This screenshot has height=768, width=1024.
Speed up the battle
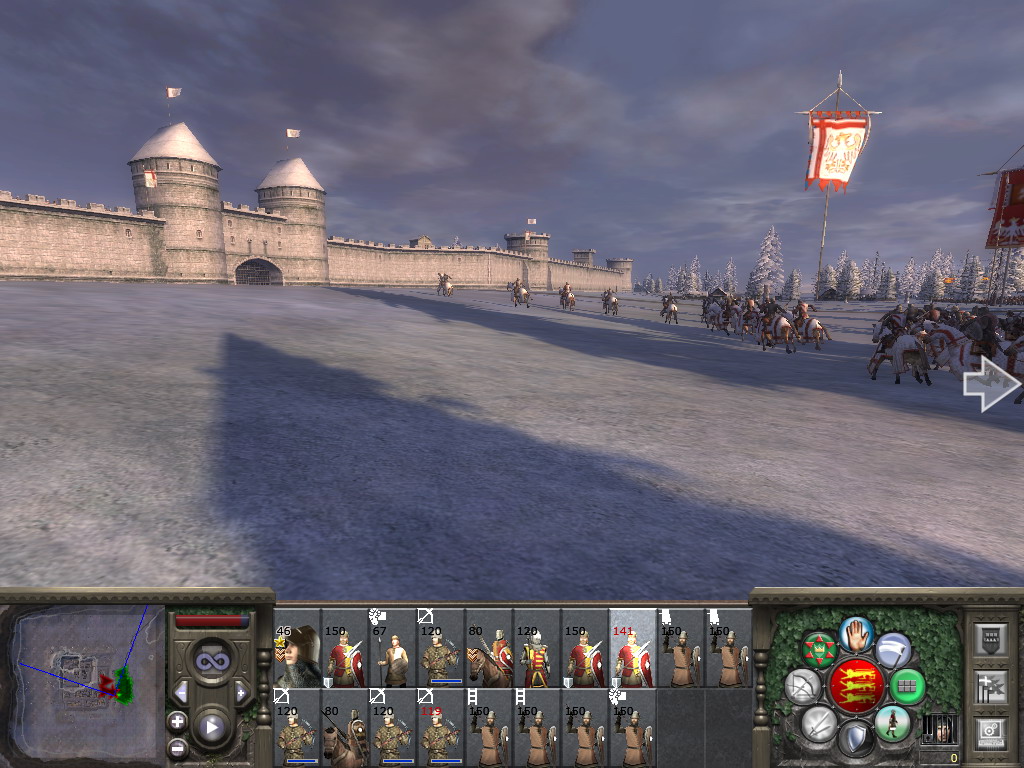tap(241, 692)
